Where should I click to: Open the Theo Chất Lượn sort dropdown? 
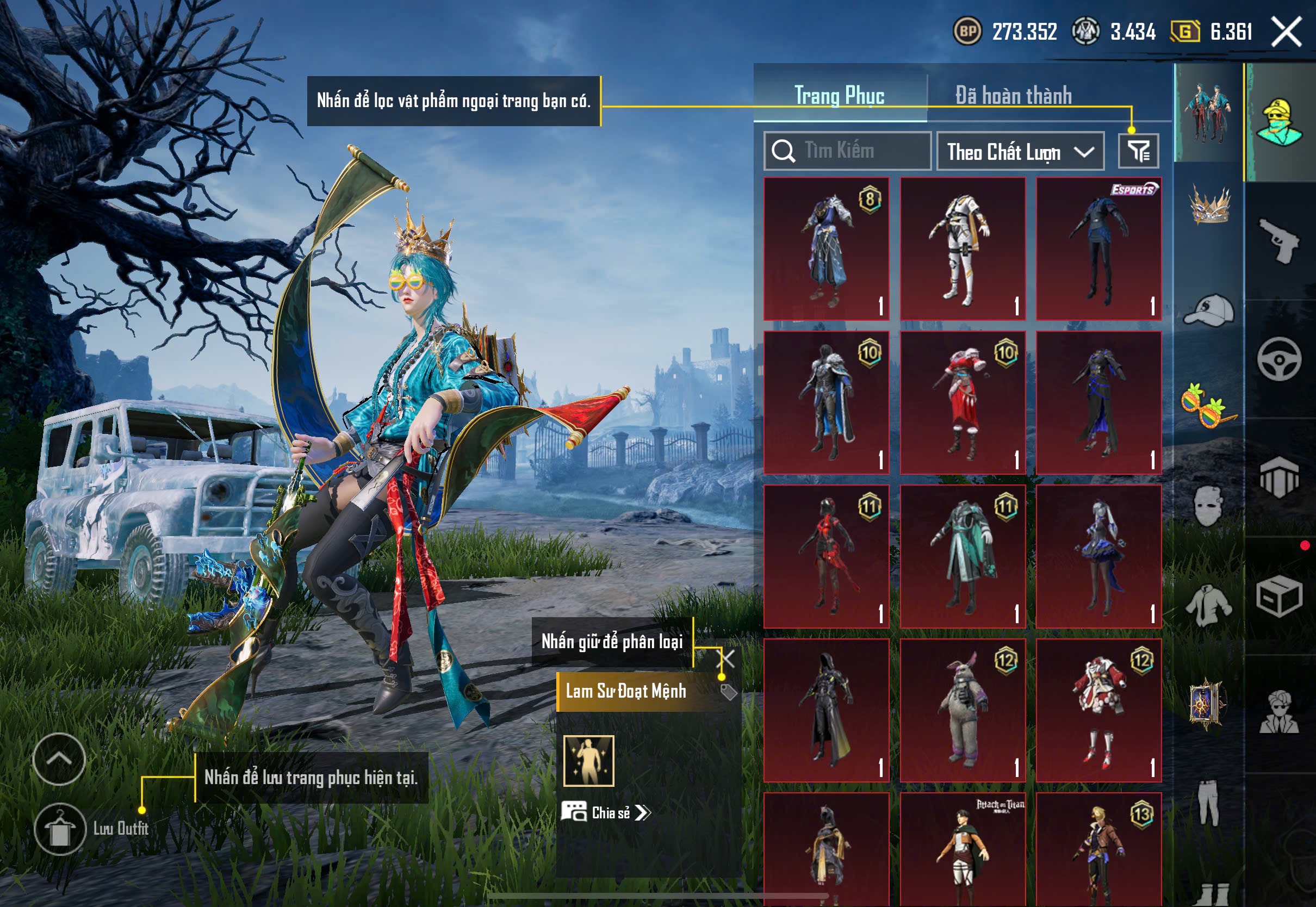1020,152
